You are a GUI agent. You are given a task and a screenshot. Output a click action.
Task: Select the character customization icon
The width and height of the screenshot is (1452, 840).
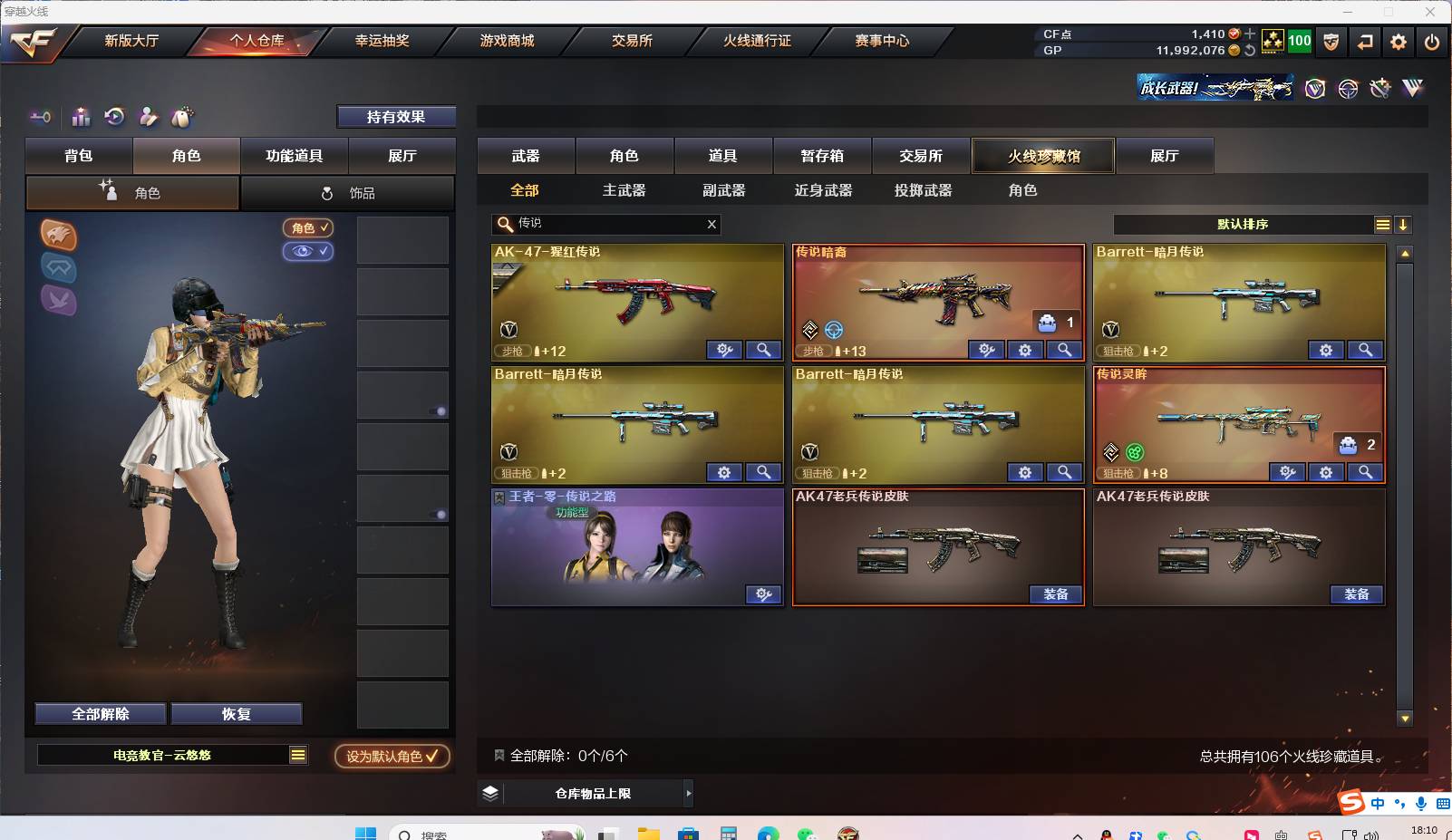click(x=147, y=117)
